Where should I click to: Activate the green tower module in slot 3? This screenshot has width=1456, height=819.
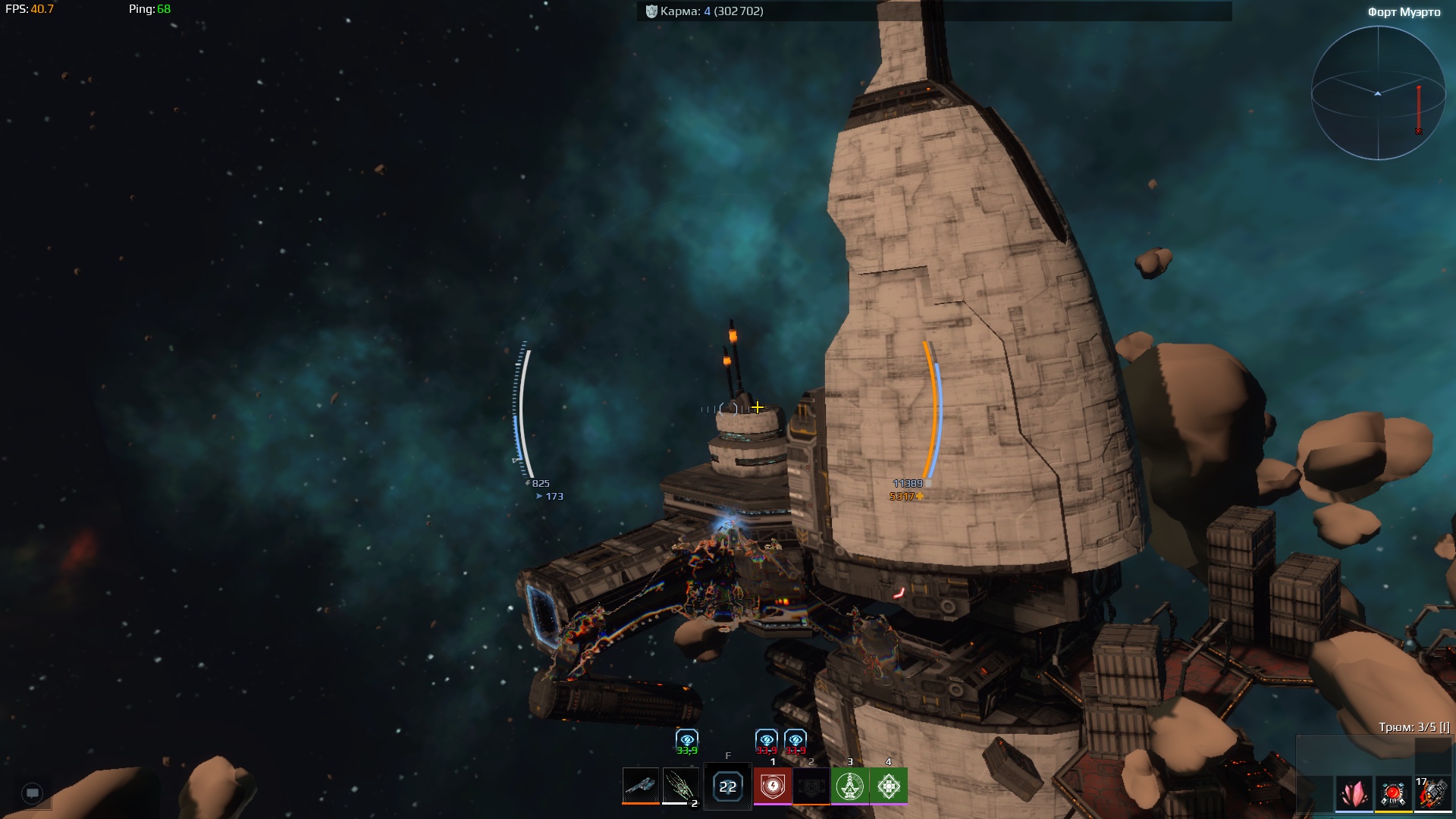850,786
